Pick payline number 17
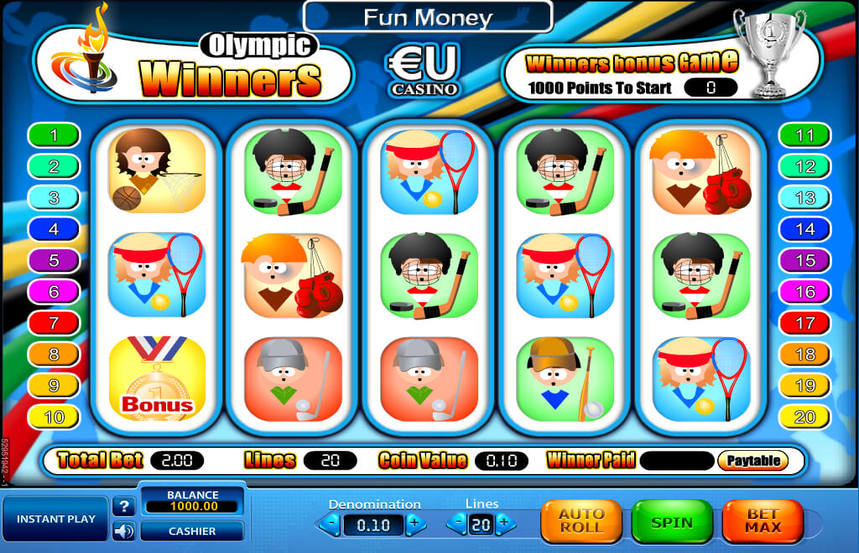The height and width of the screenshot is (553, 859). point(805,323)
